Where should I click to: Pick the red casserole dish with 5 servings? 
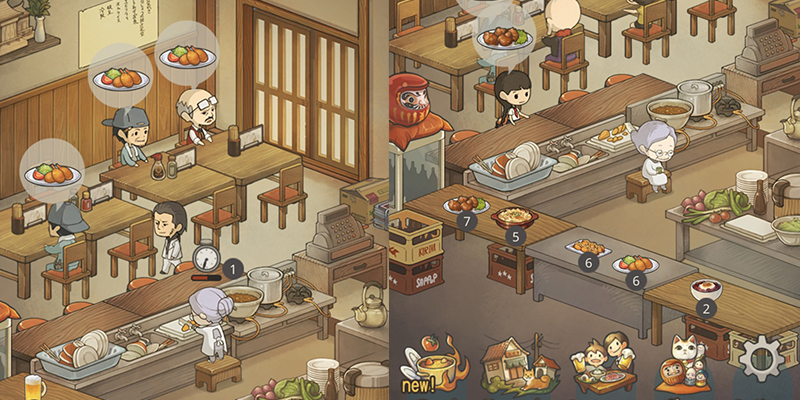point(515,217)
